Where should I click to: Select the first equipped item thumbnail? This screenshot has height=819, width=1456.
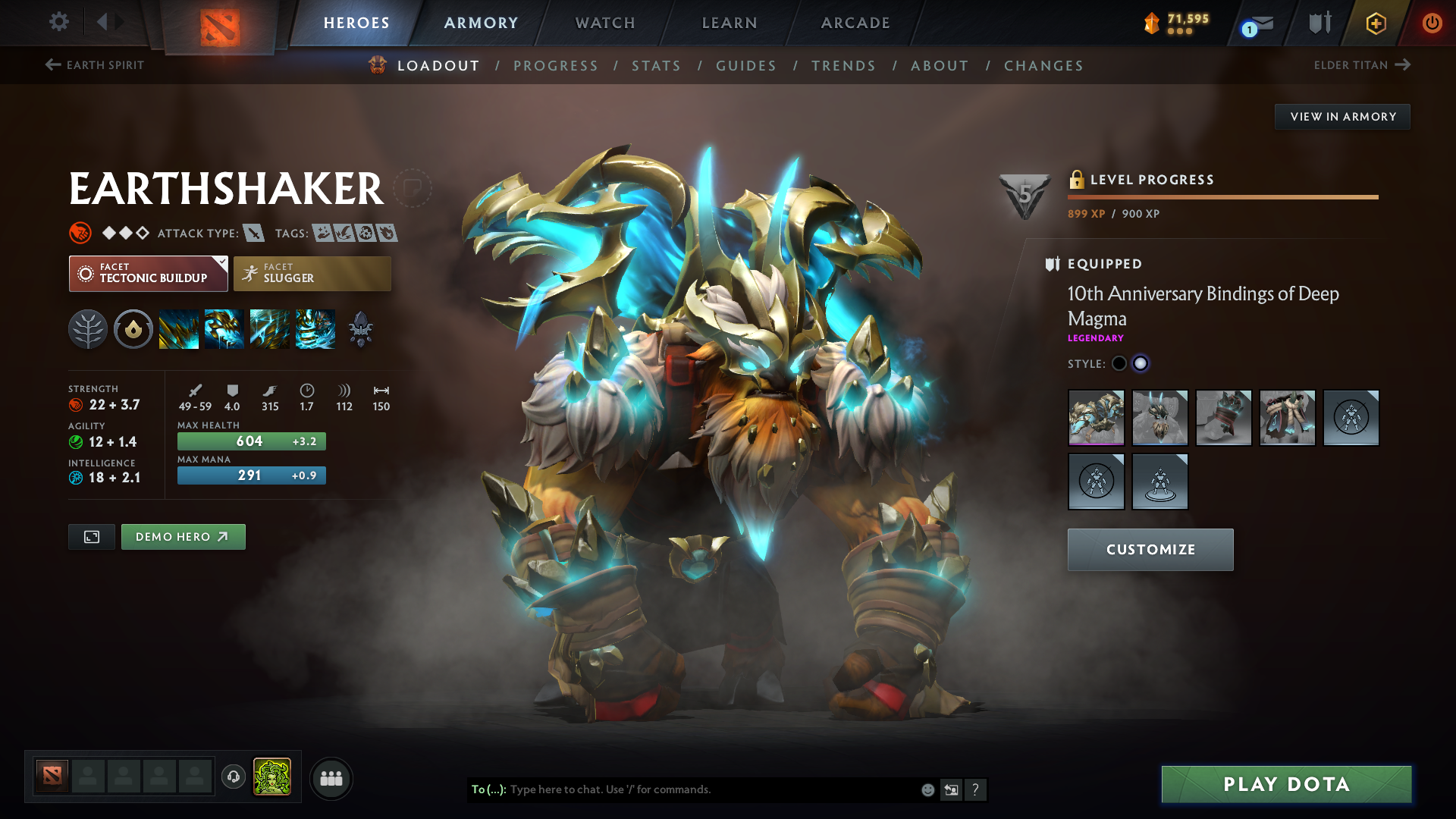coord(1096,418)
